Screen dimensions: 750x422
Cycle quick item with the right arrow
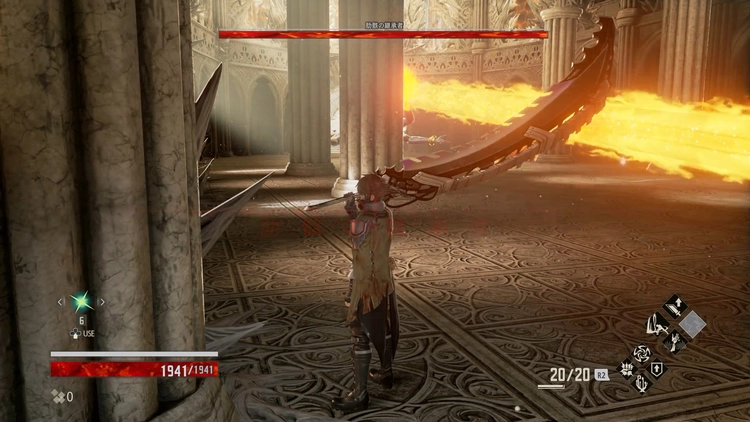click(101, 300)
